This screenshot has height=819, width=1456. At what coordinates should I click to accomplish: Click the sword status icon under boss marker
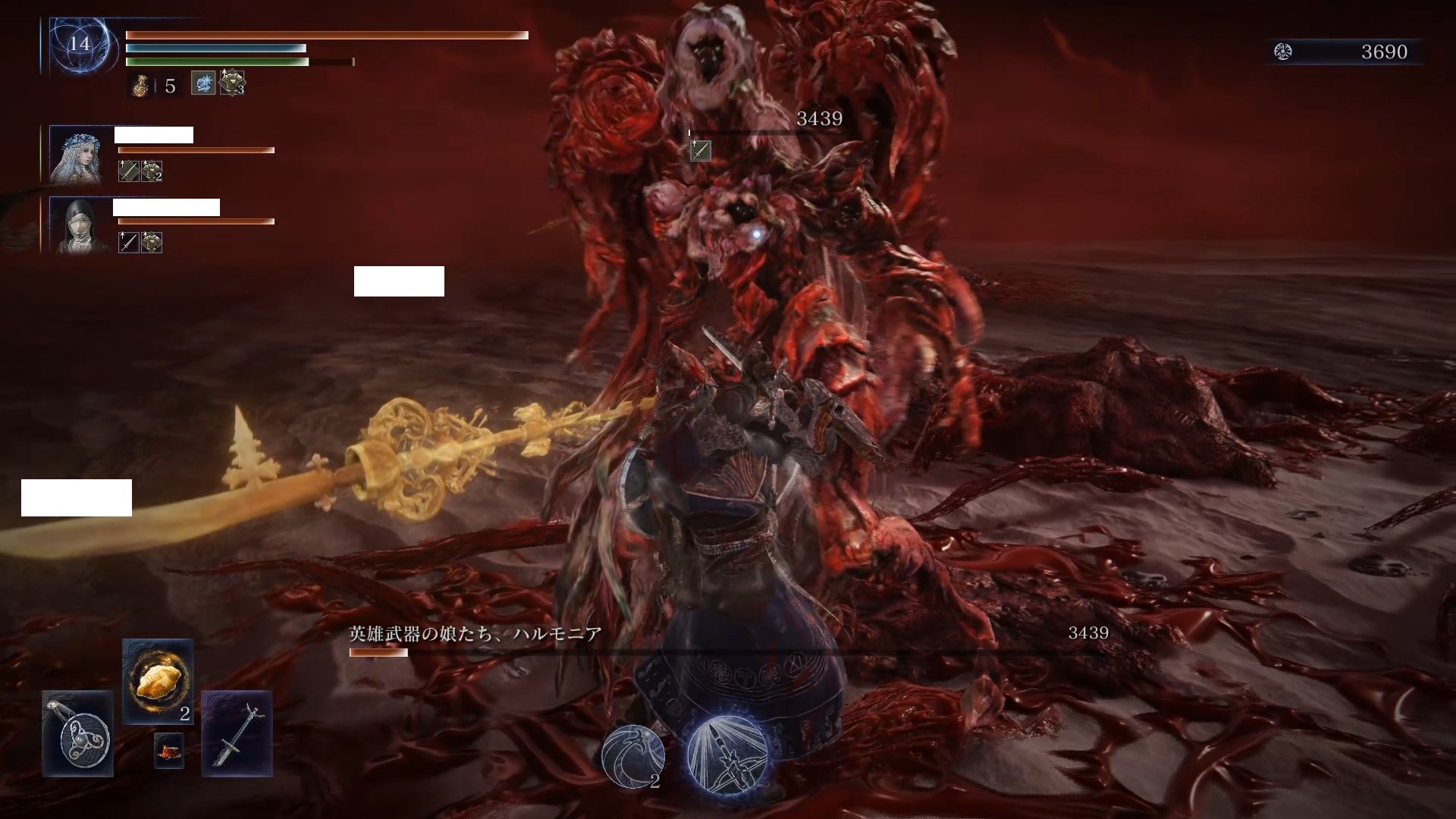(x=700, y=151)
